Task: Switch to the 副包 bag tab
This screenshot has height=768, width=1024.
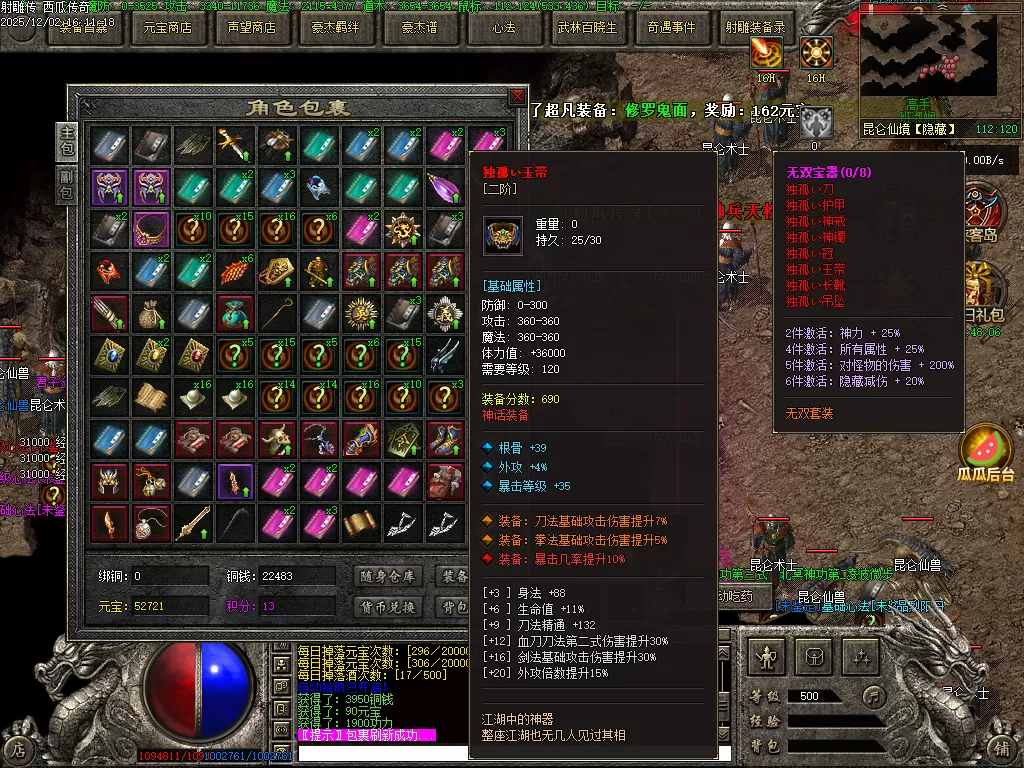Action: pyautogui.click(x=67, y=185)
